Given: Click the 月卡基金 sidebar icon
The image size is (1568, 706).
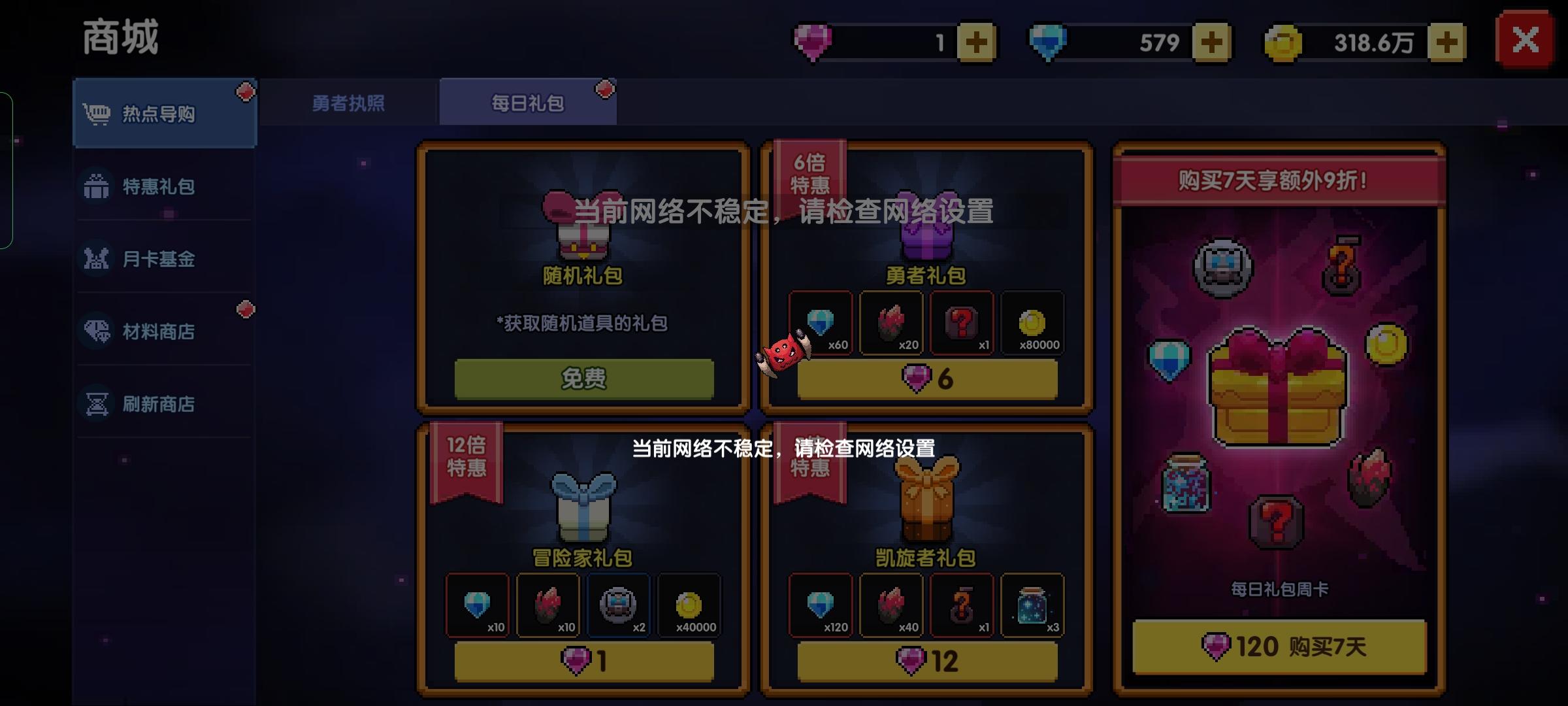Looking at the screenshot, I should point(97,259).
